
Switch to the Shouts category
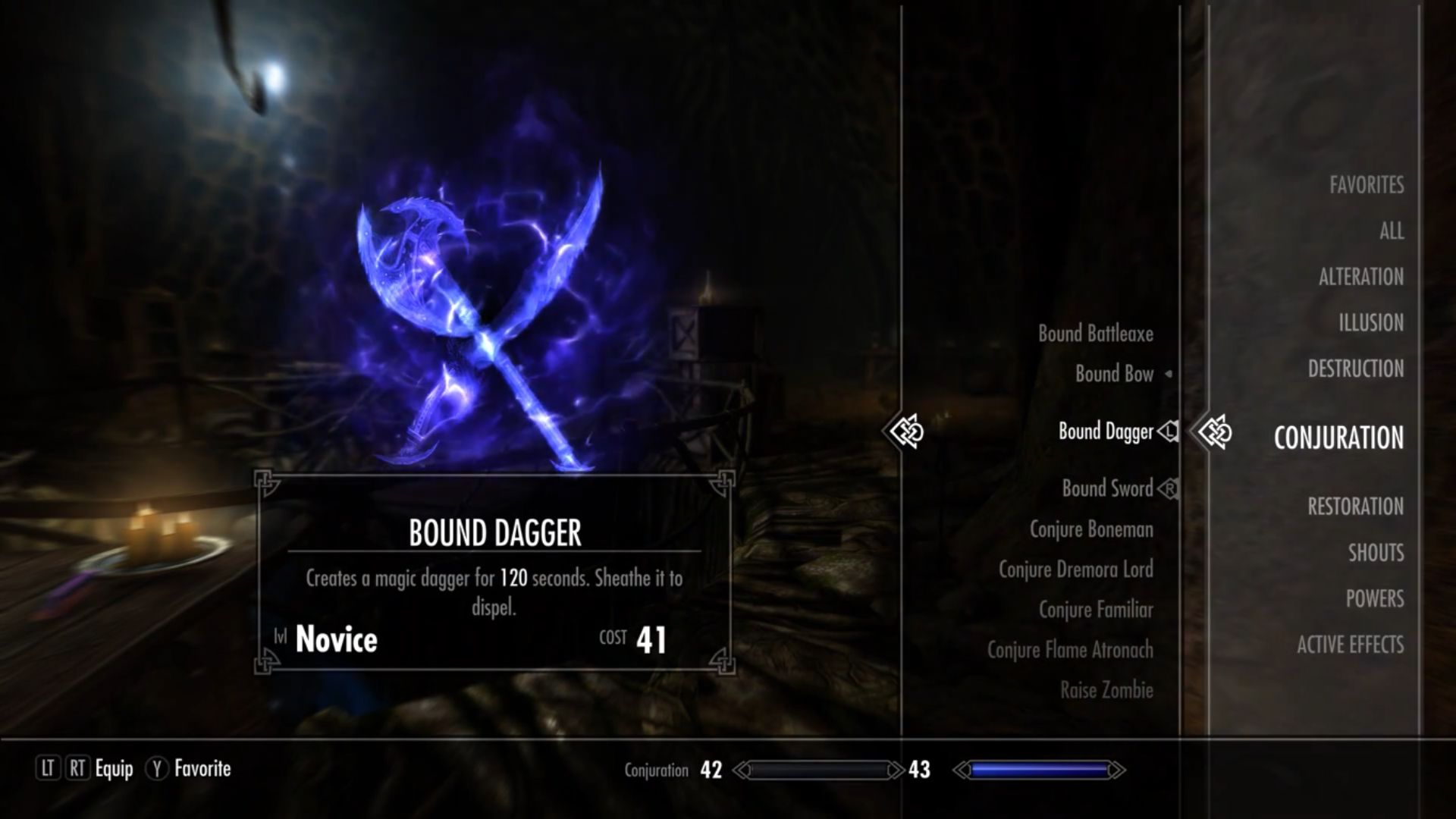pyautogui.click(x=1376, y=553)
